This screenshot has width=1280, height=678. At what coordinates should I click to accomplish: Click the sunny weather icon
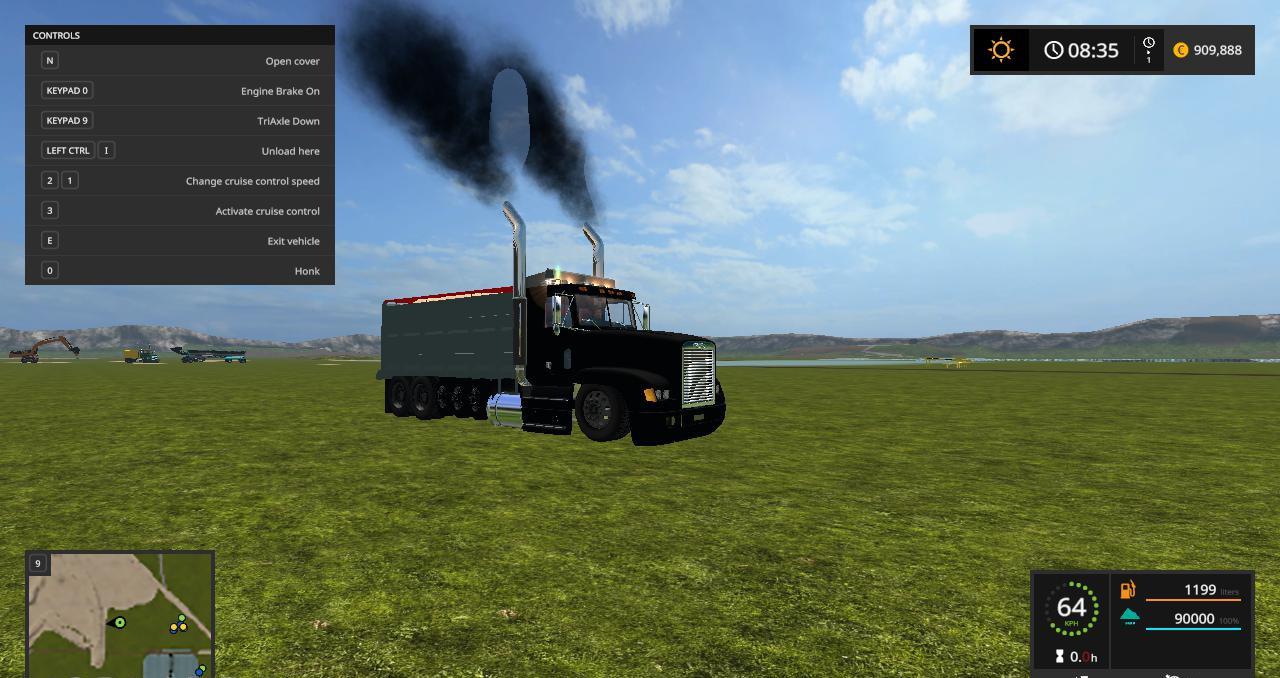coord(1001,50)
